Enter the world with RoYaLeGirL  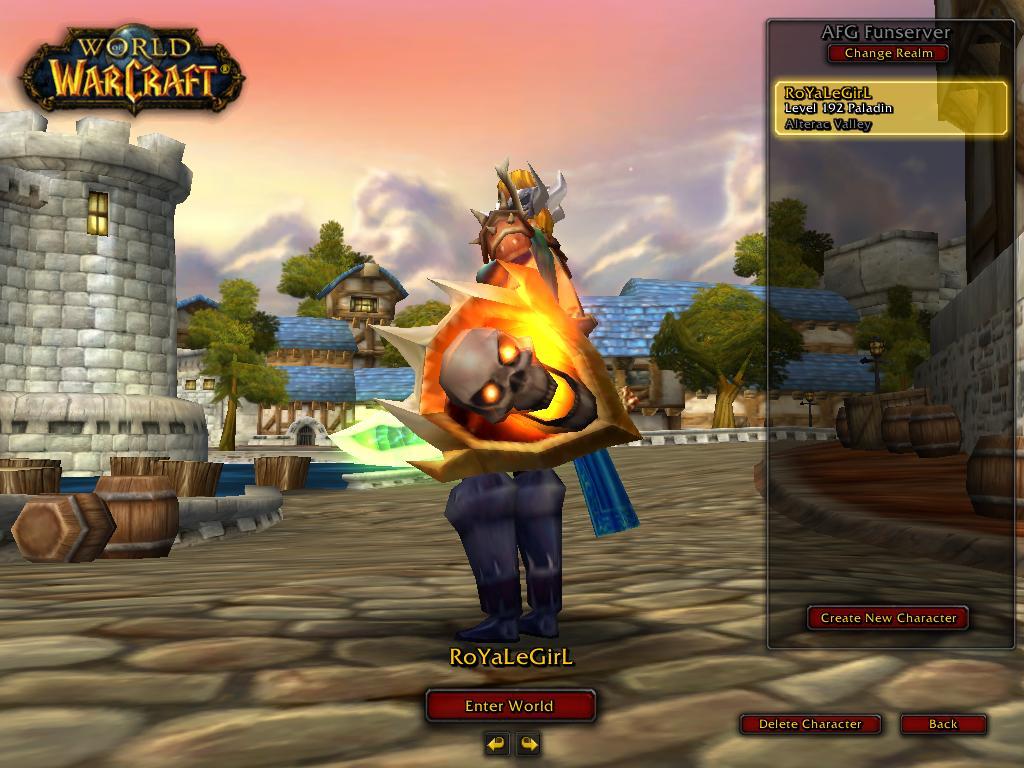pyautogui.click(x=509, y=706)
